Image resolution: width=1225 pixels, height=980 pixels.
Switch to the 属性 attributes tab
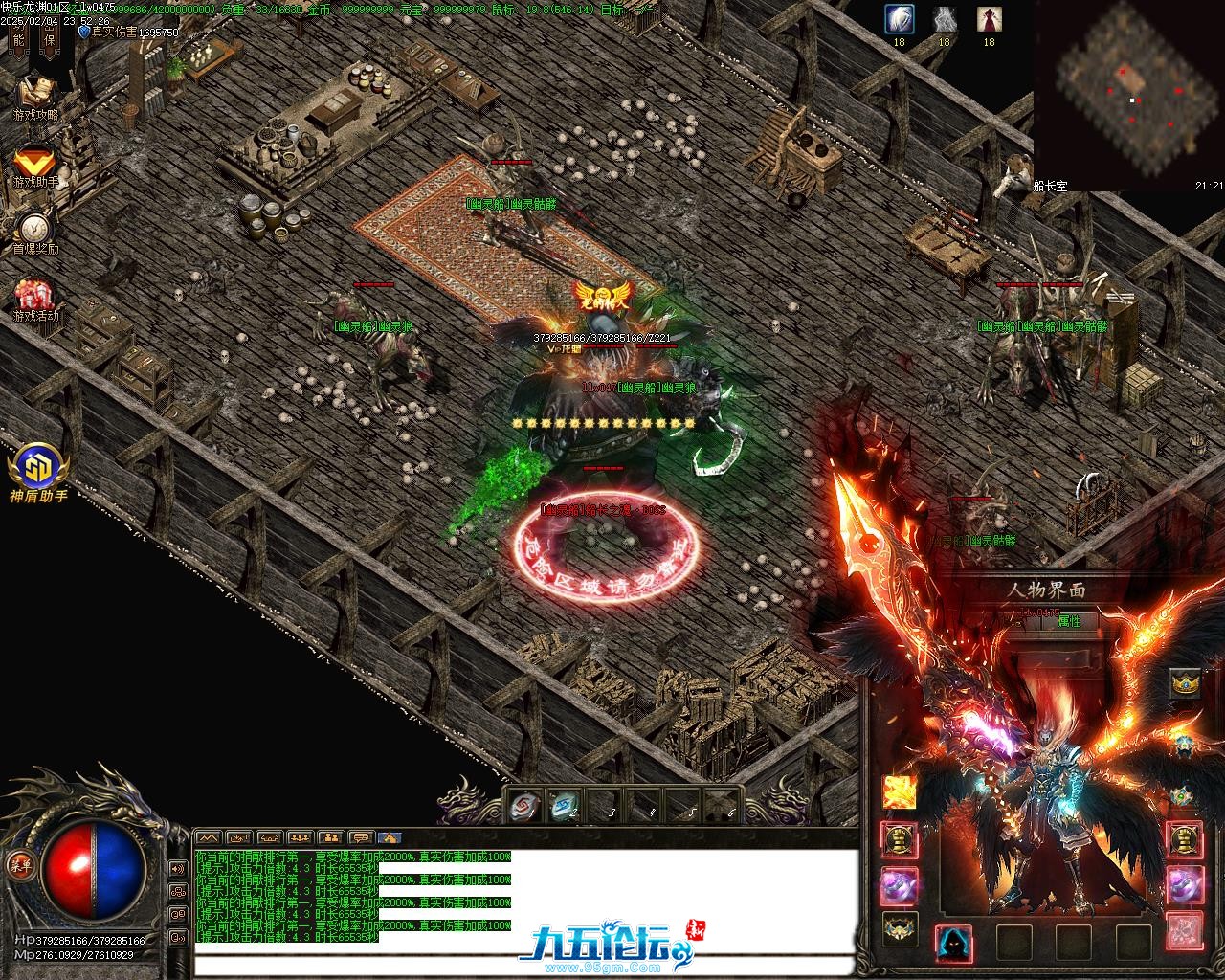point(1069,621)
